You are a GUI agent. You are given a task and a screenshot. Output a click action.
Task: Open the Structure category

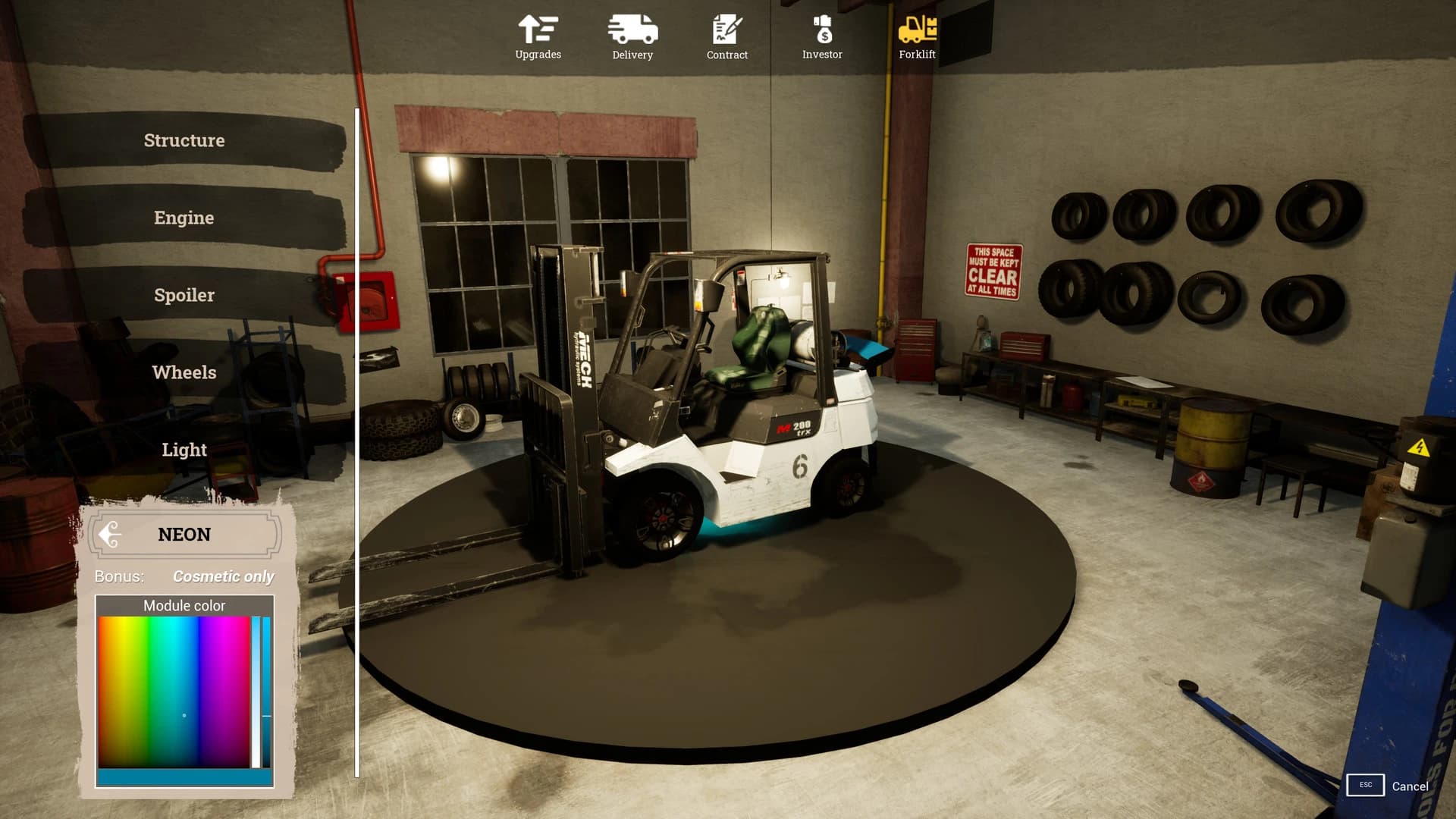(184, 140)
